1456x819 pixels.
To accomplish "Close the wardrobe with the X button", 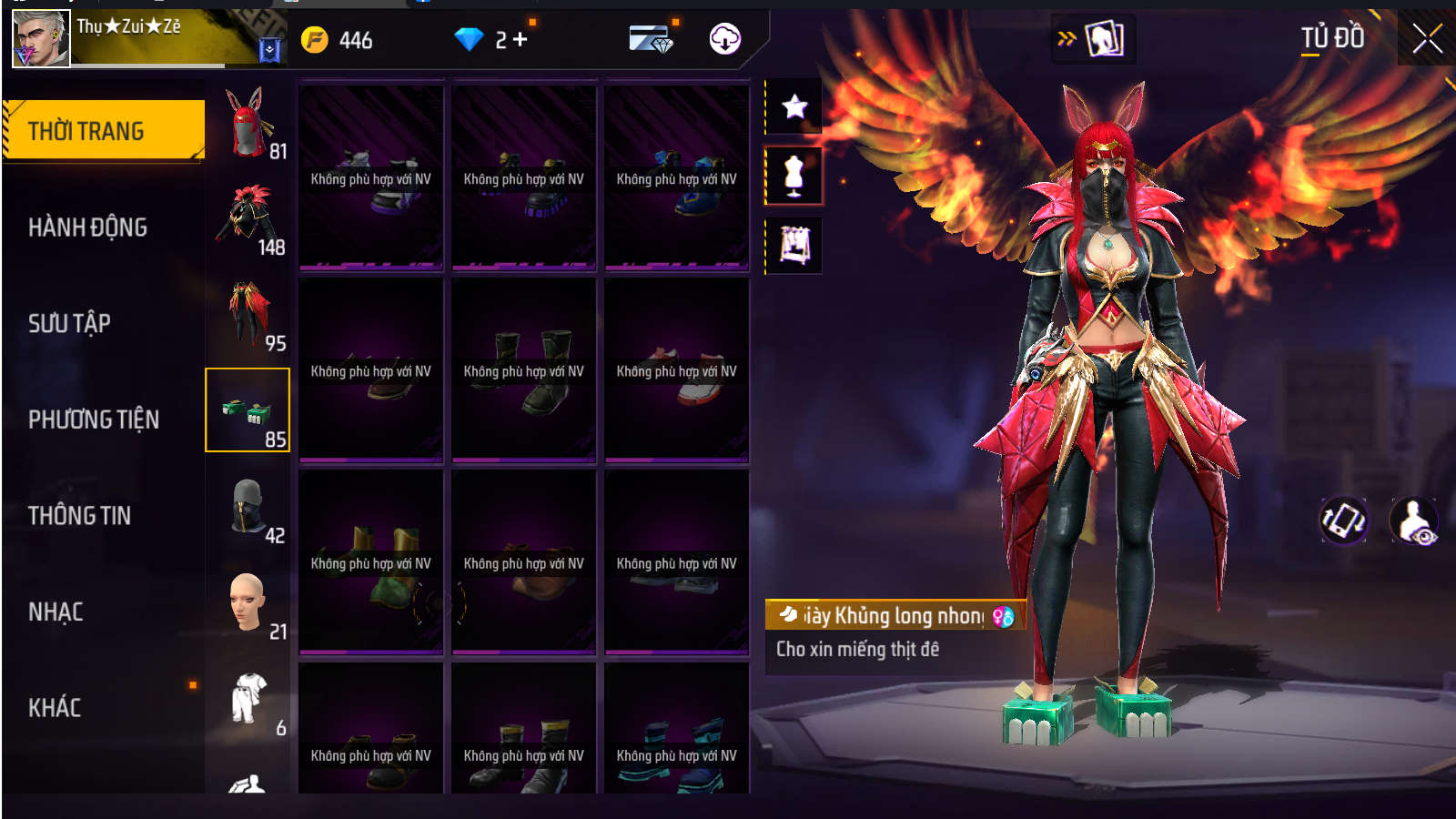I will click(1427, 38).
